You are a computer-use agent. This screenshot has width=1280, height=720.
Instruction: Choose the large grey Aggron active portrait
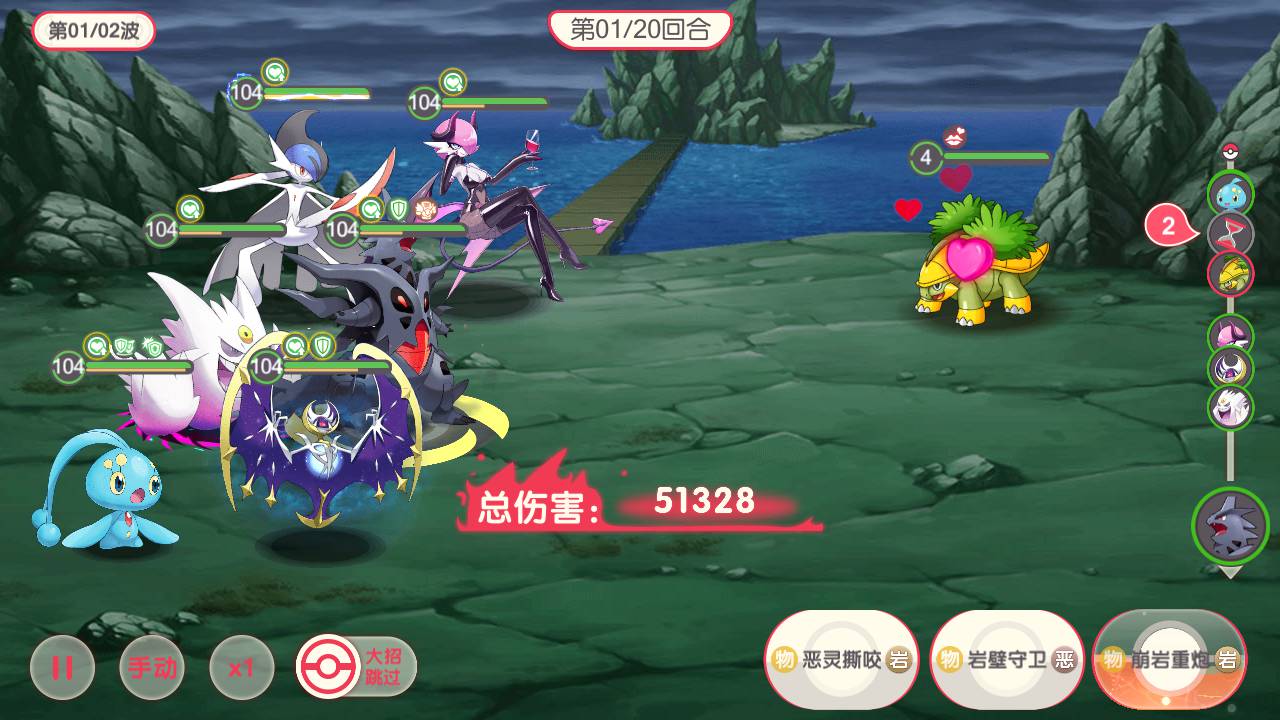click(x=1230, y=526)
